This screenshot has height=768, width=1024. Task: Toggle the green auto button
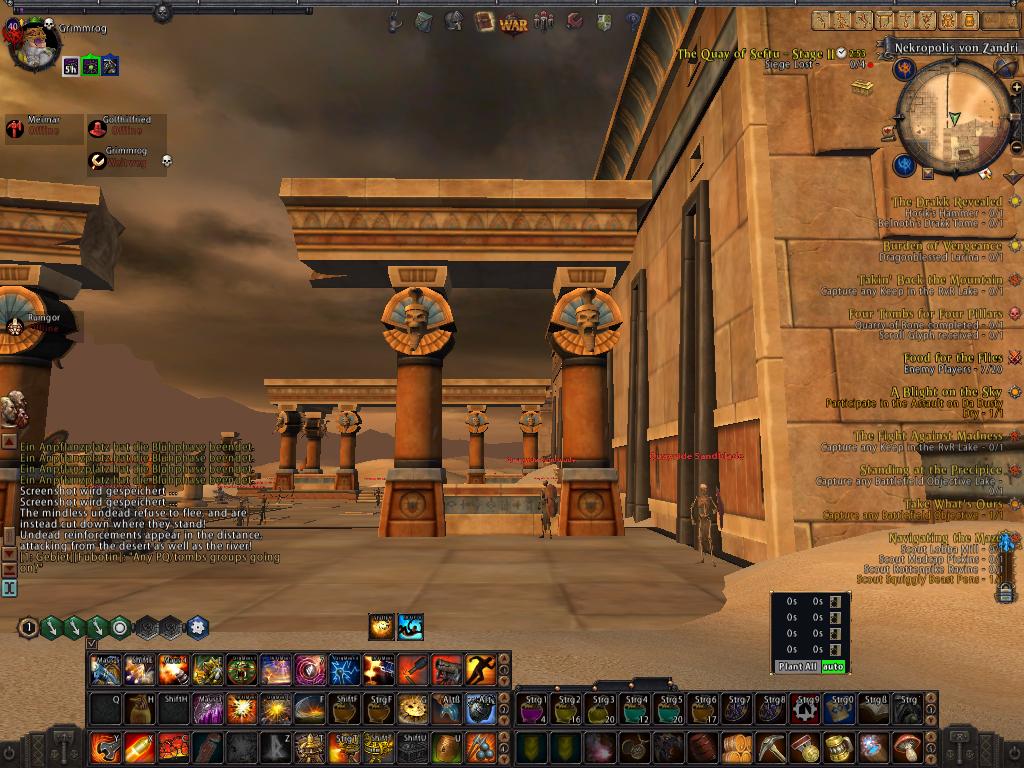point(832,666)
